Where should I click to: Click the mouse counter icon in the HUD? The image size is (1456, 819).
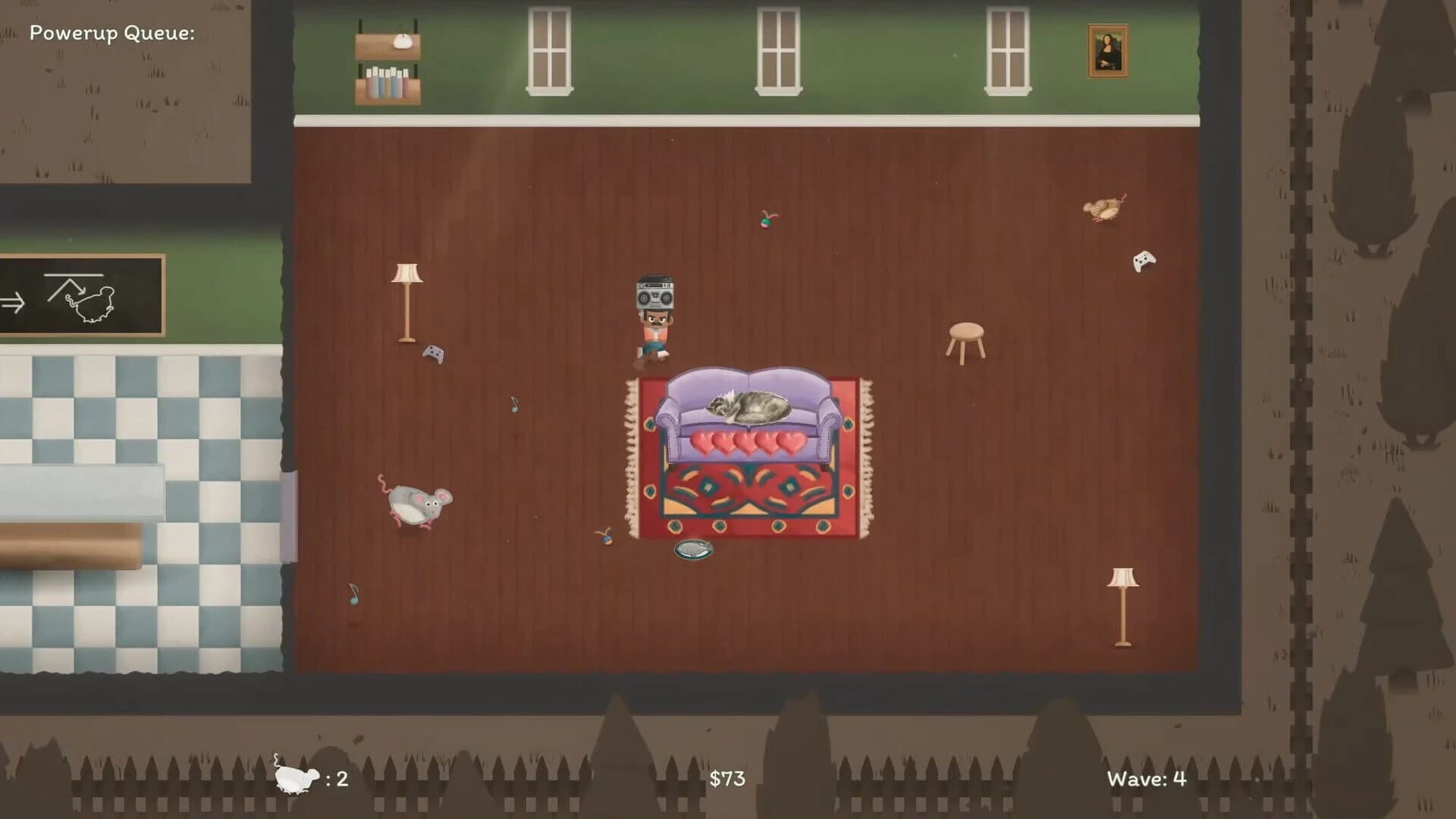pos(296,777)
